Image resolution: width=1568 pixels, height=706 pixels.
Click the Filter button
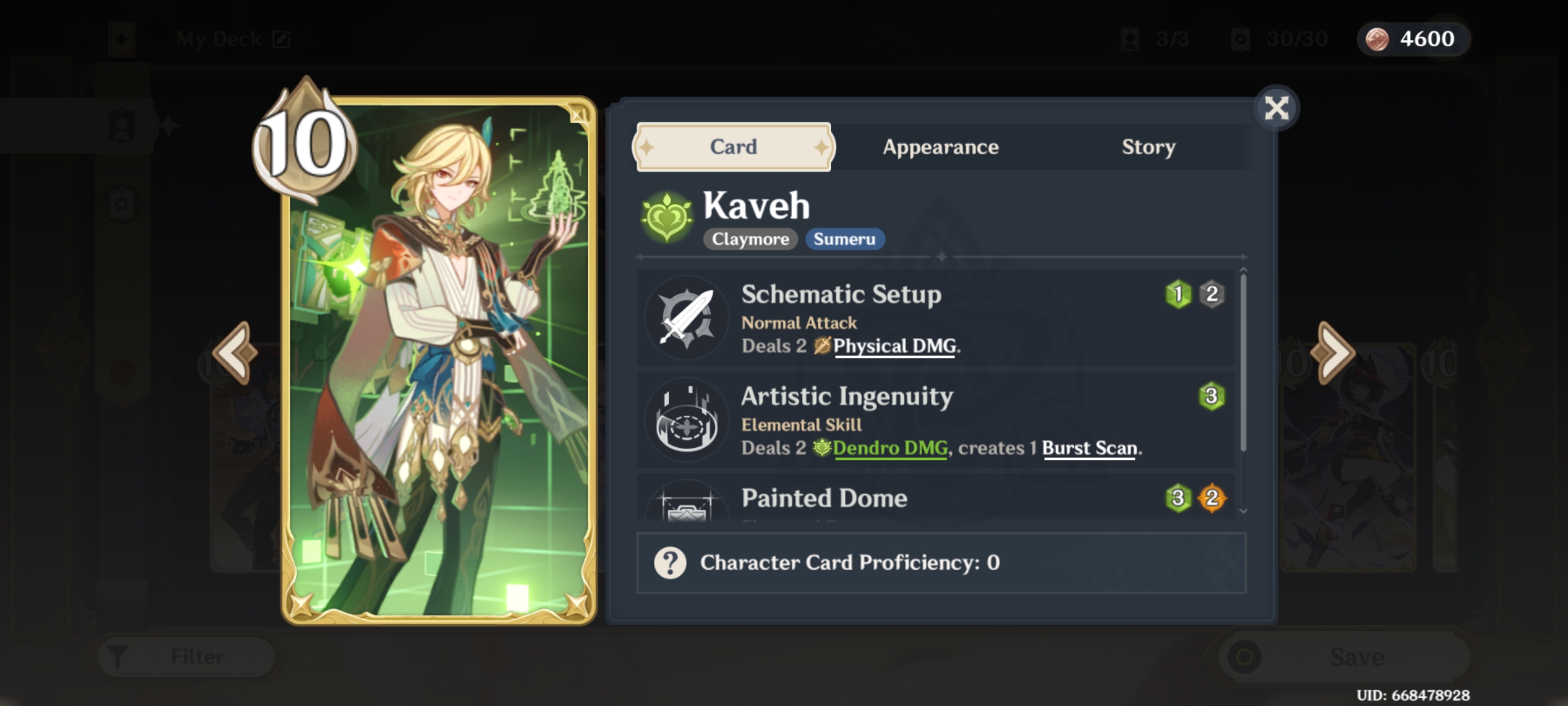click(x=185, y=656)
